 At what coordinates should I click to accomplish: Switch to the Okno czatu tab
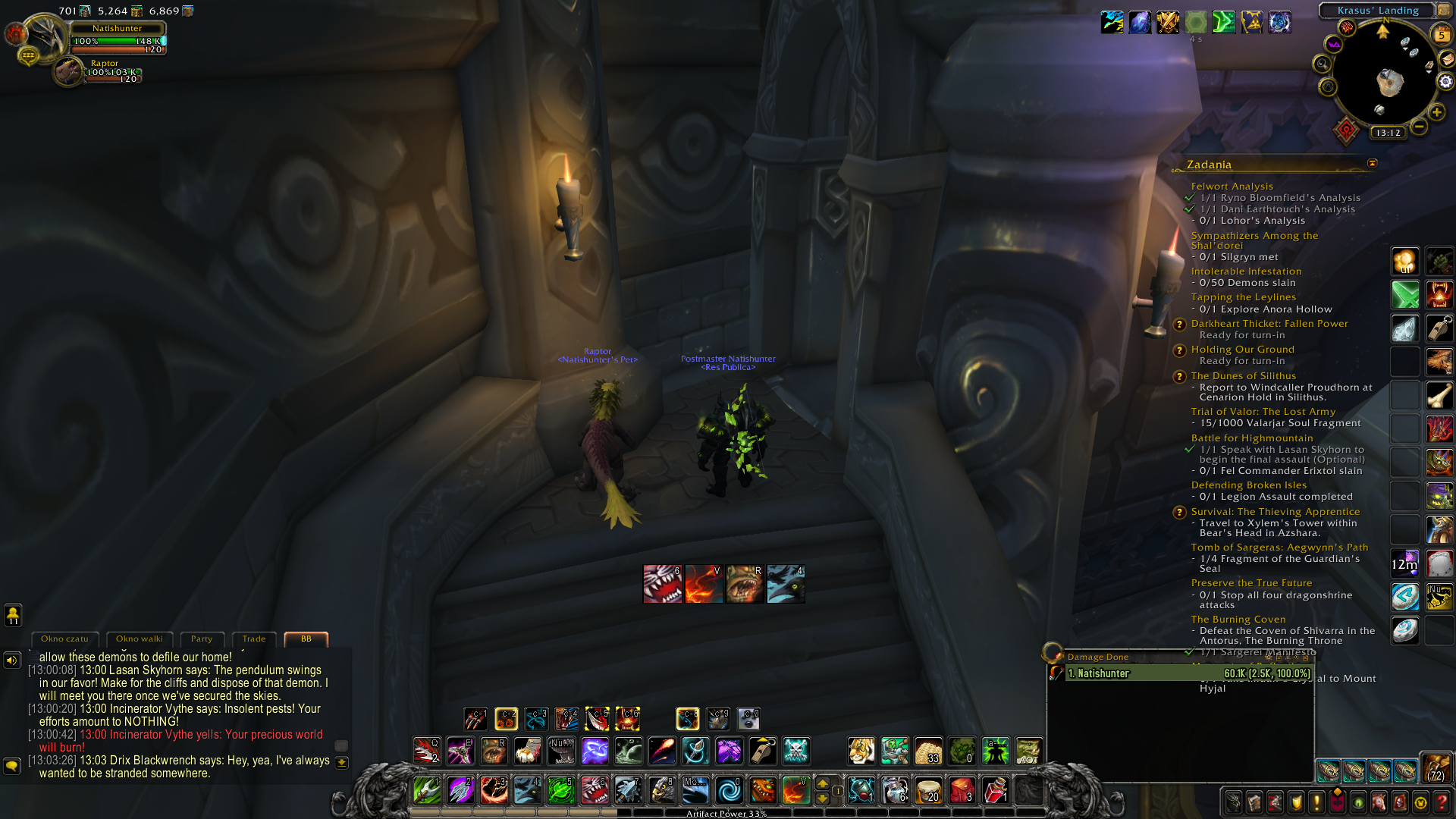pyautogui.click(x=64, y=639)
